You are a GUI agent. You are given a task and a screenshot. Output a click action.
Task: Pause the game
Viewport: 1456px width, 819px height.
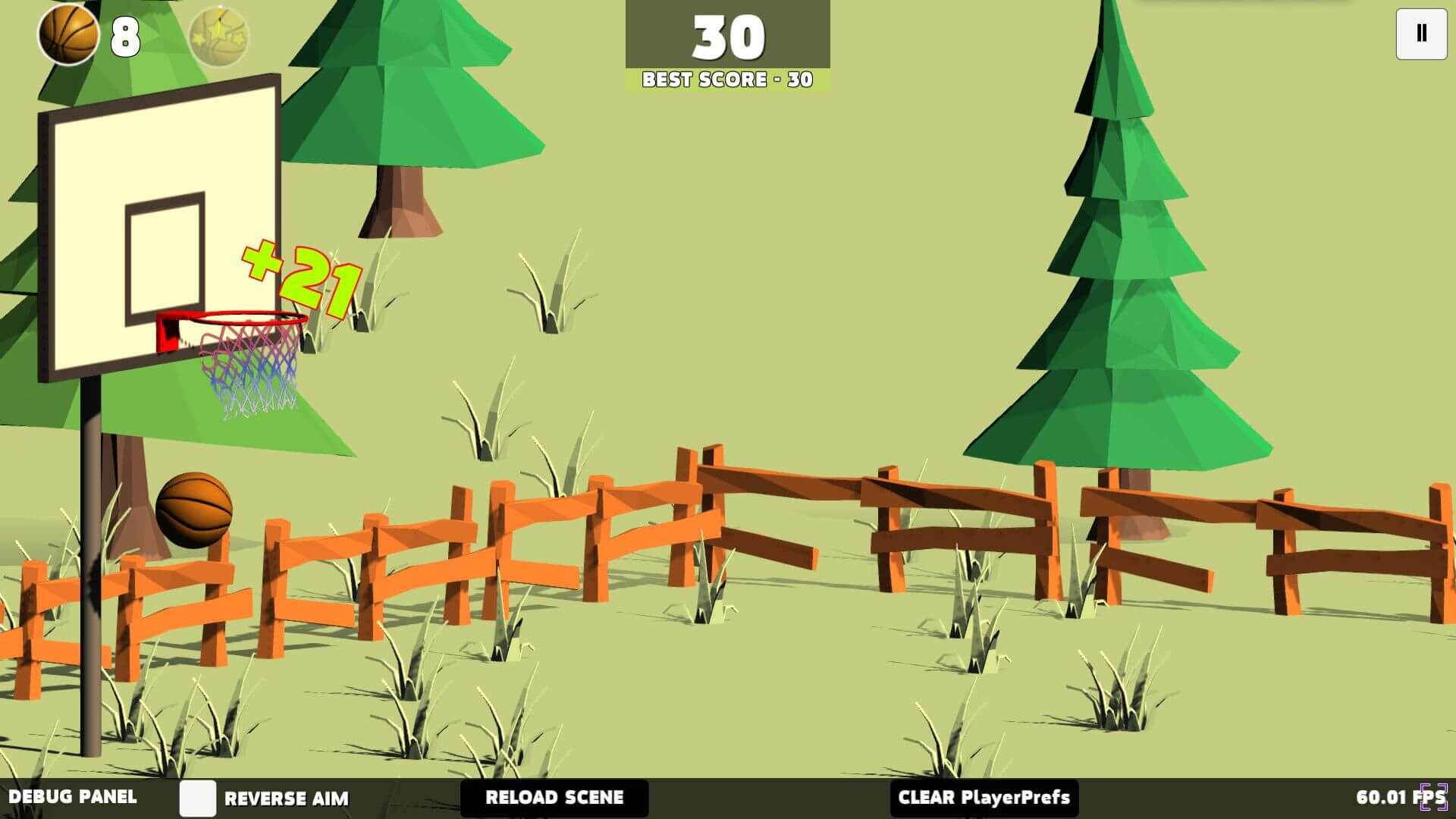[x=1421, y=33]
